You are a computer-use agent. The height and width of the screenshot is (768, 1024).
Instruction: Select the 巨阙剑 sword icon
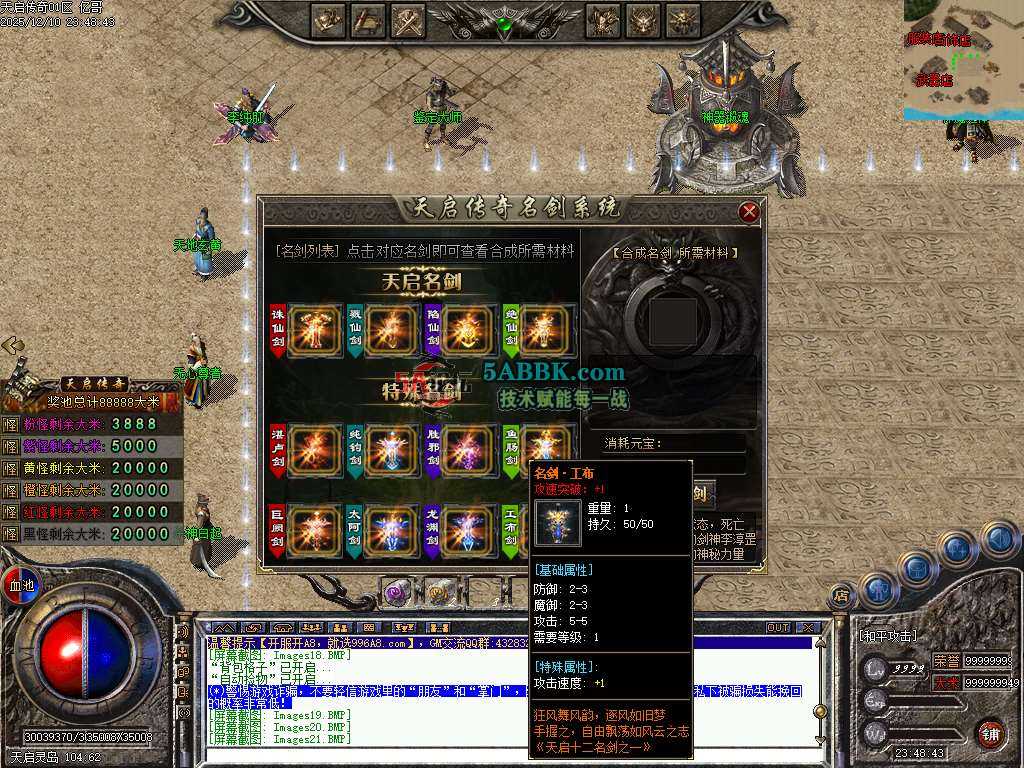314,532
